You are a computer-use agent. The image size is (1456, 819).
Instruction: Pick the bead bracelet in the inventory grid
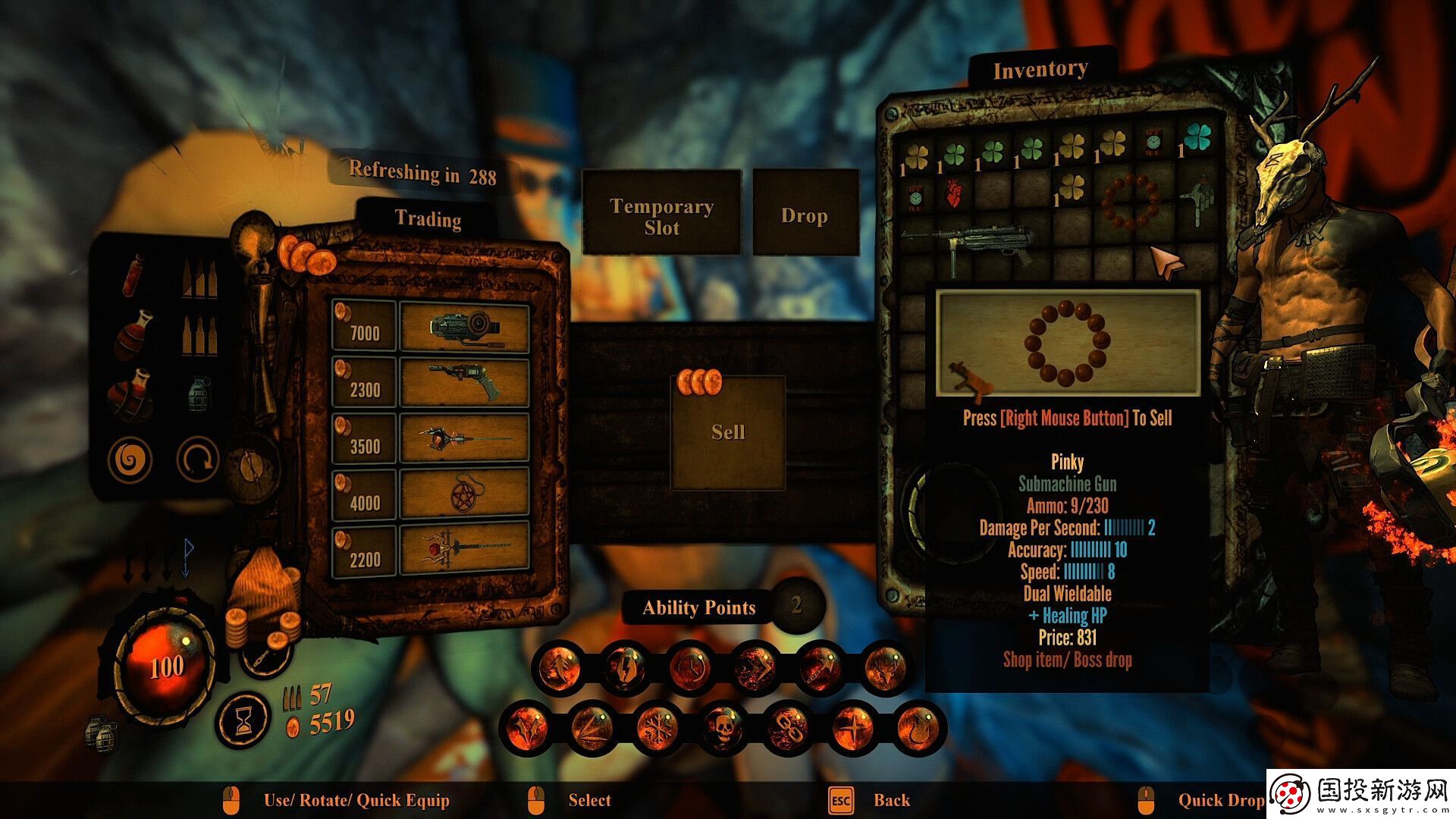click(1130, 201)
